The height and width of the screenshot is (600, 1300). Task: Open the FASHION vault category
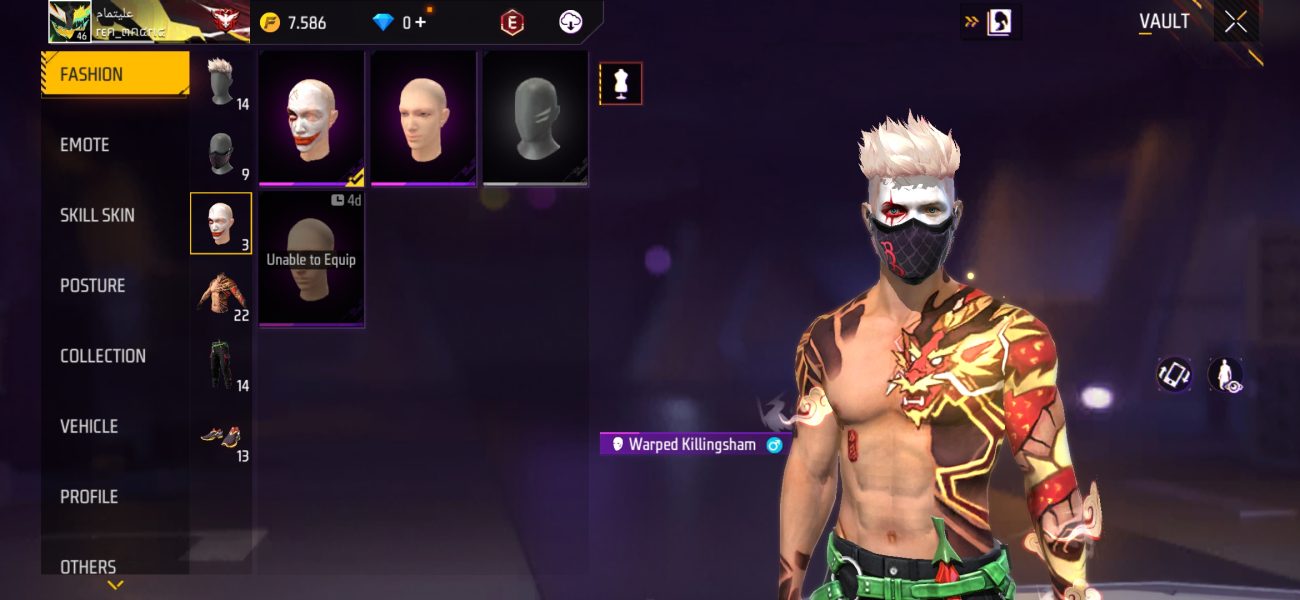click(114, 75)
